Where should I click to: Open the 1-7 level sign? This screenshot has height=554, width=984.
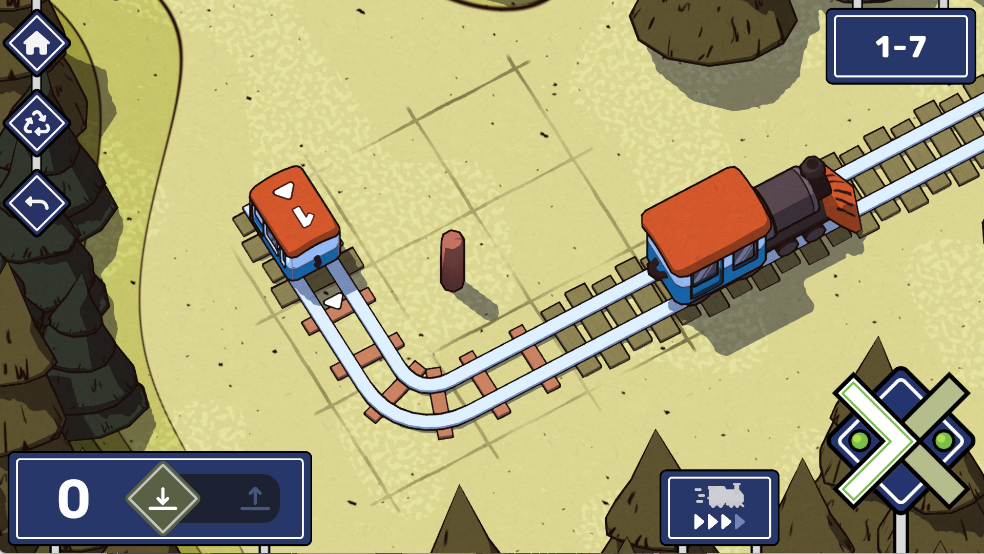tap(900, 47)
